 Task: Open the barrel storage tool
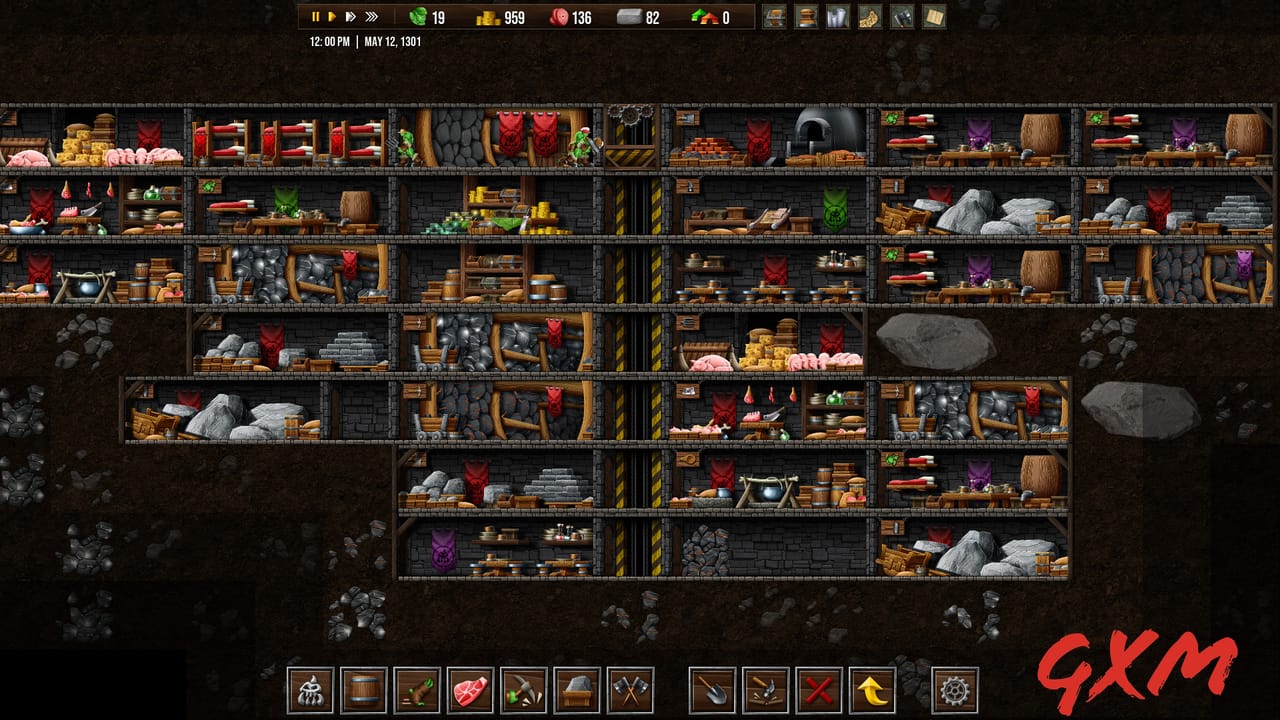364,690
